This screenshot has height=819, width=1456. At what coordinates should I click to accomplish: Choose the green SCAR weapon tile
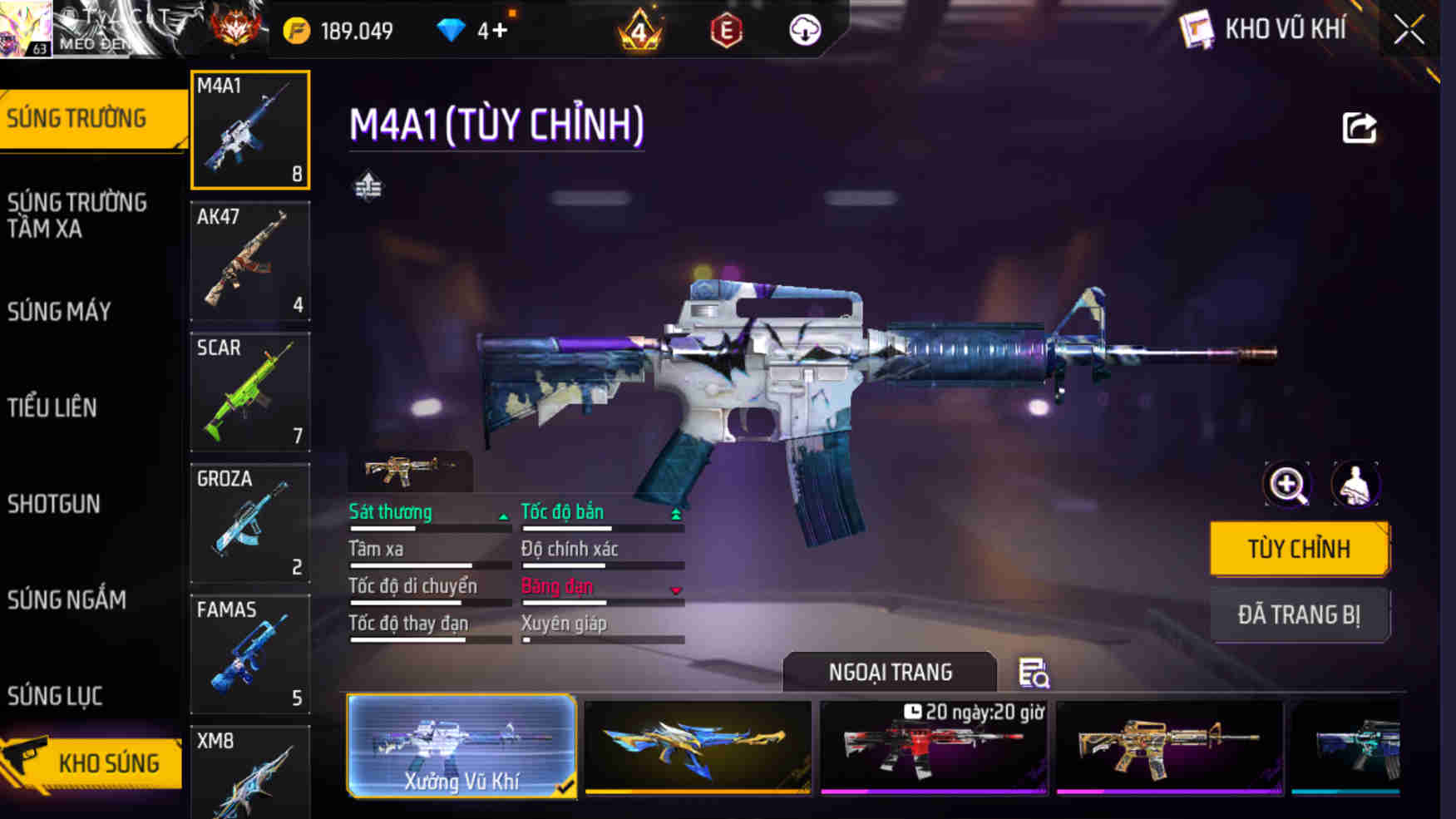(x=250, y=392)
